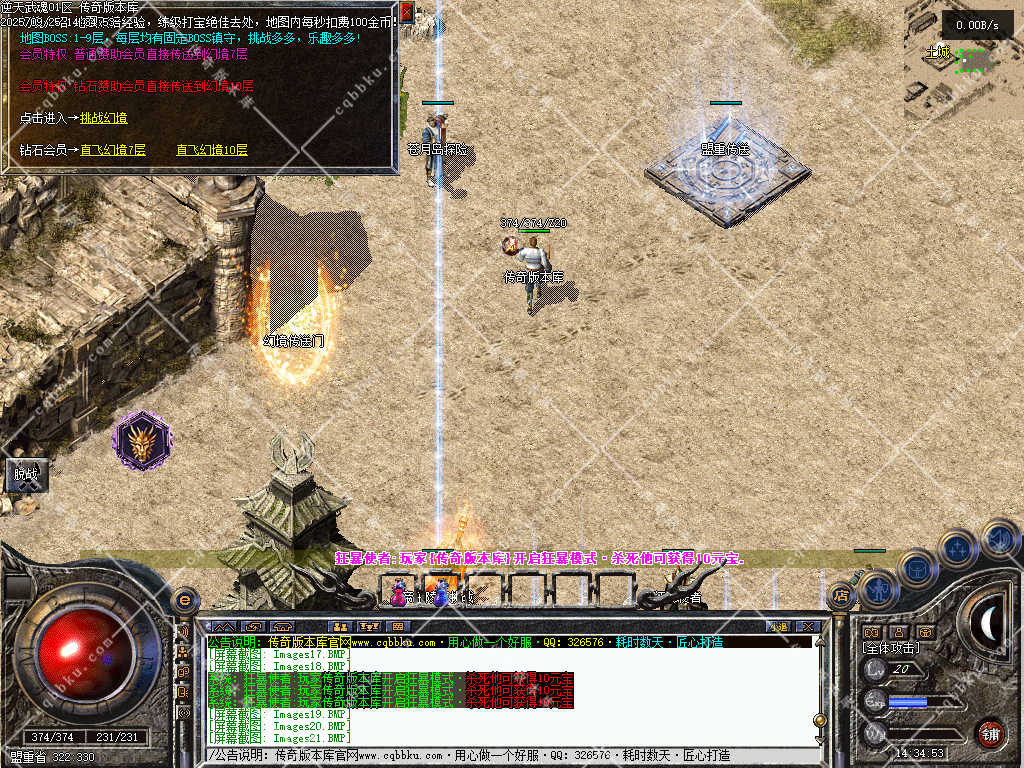The image size is (1024, 768).
Task: Toggle the sound speaker orb
Action: point(999,540)
